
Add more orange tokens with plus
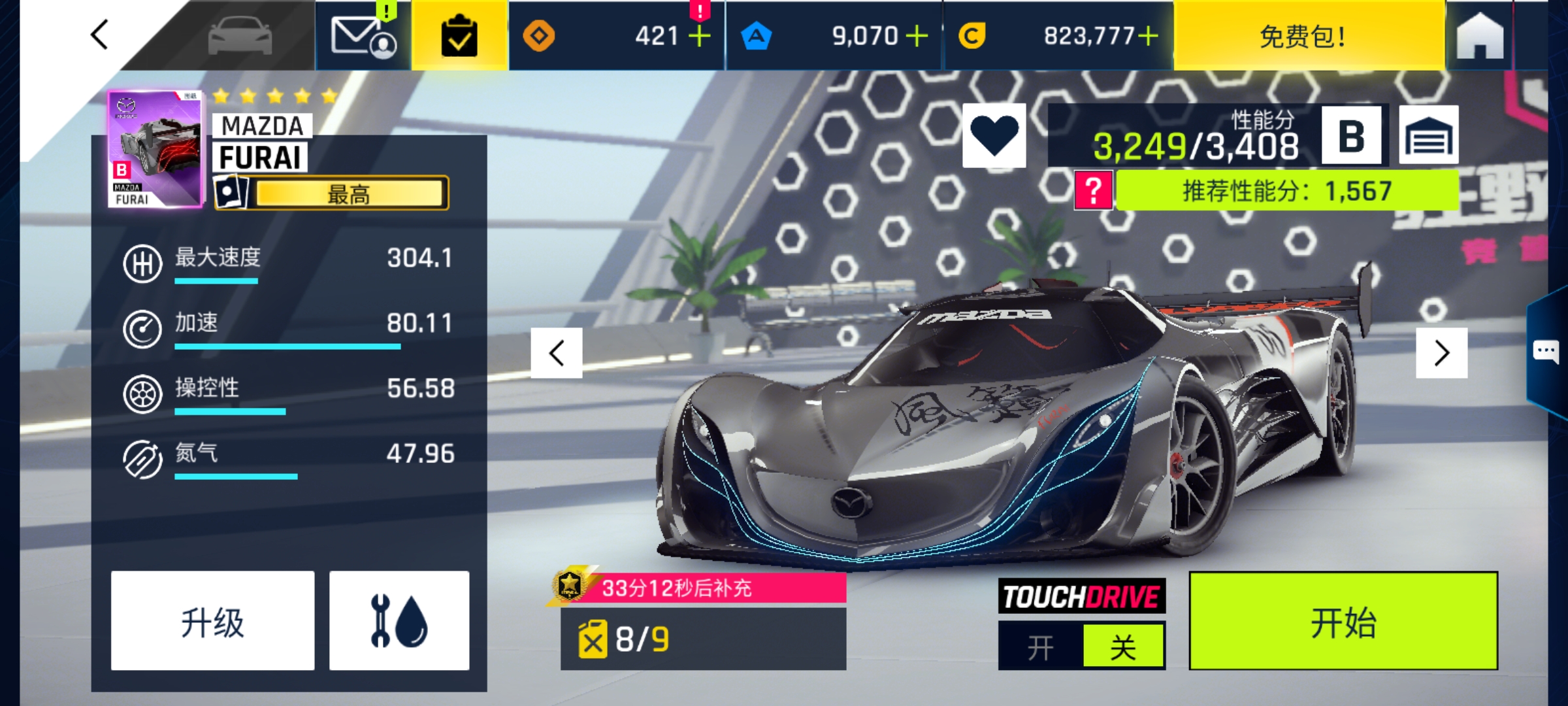(699, 36)
